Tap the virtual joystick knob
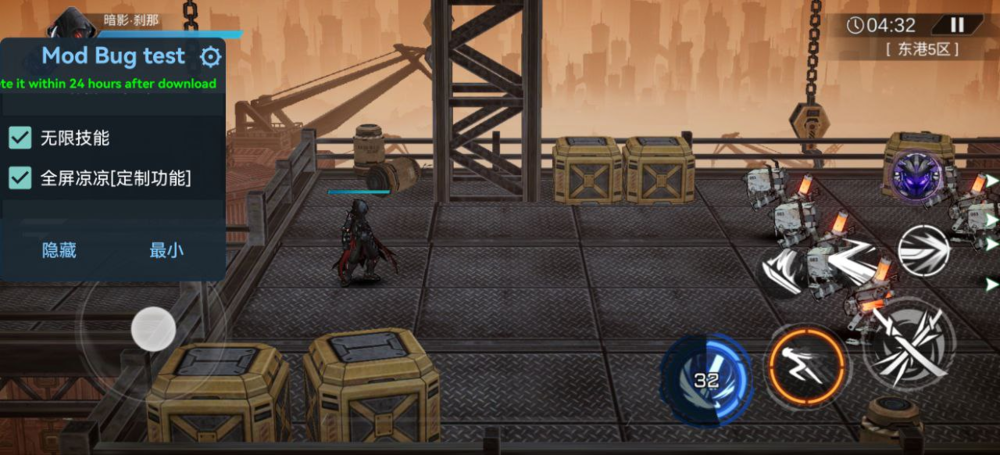This screenshot has width=1000, height=455. click(x=153, y=327)
